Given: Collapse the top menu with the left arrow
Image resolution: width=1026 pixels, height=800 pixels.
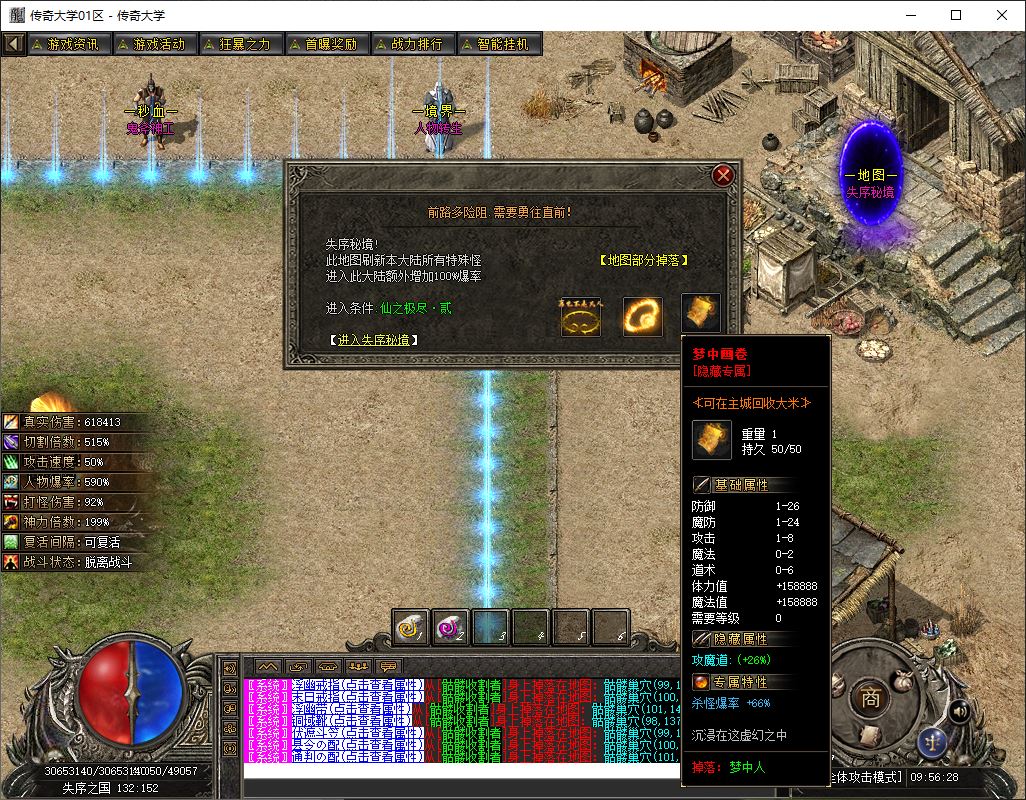Looking at the screenshot, I should tap(14, 44).
